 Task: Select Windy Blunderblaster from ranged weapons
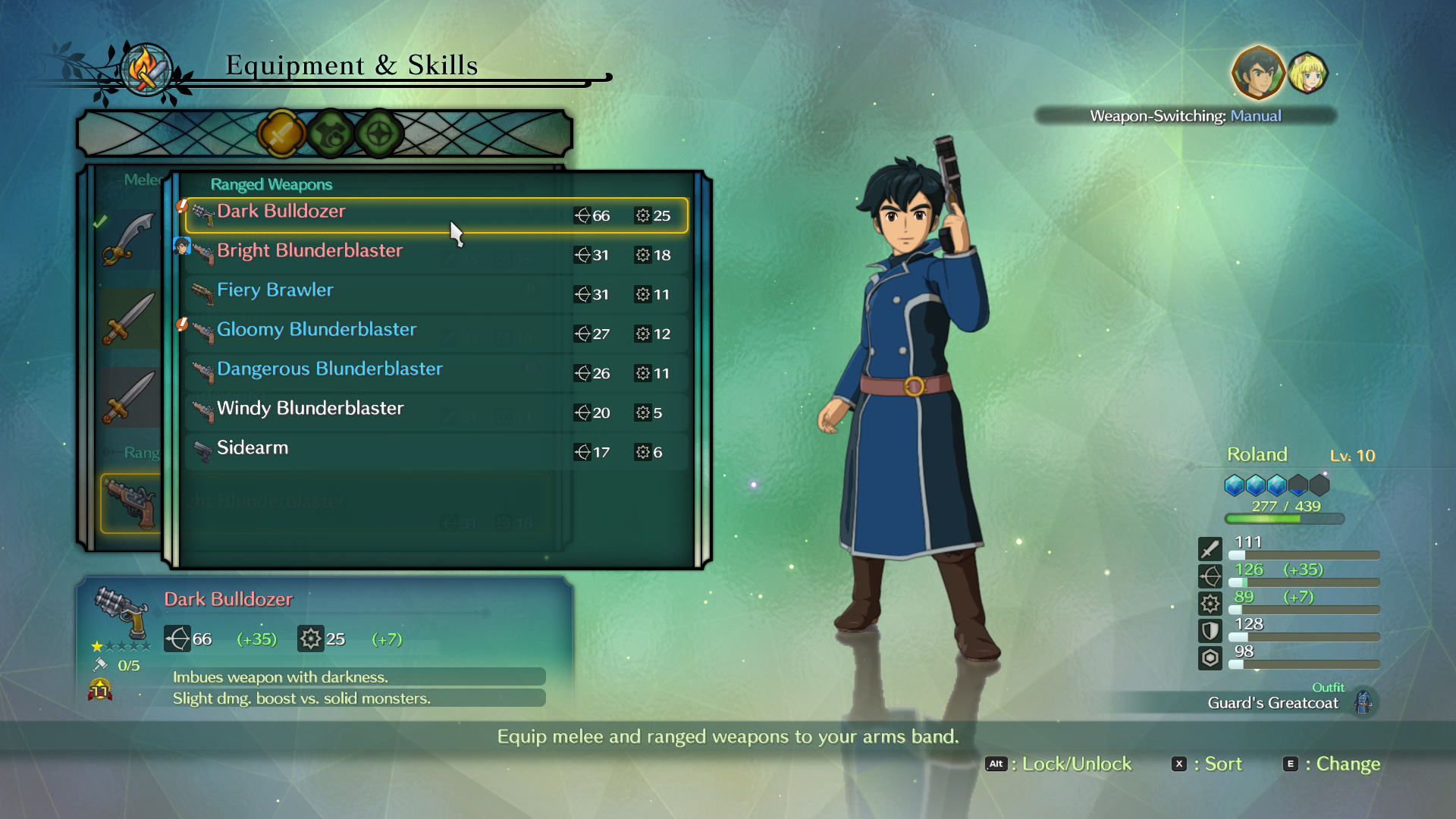(436, 413)
